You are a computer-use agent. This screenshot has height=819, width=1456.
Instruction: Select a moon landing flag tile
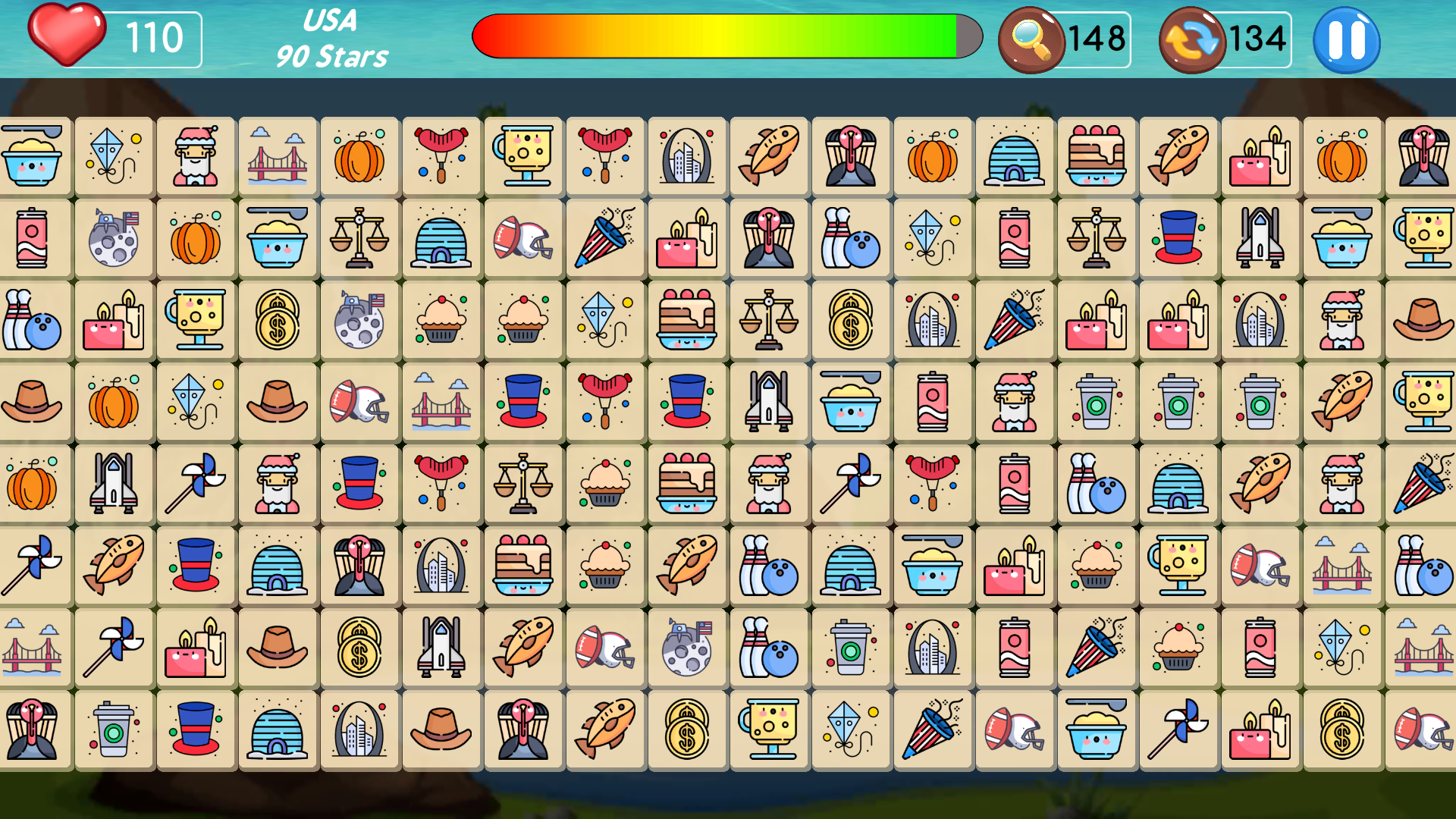coord(114,238)
